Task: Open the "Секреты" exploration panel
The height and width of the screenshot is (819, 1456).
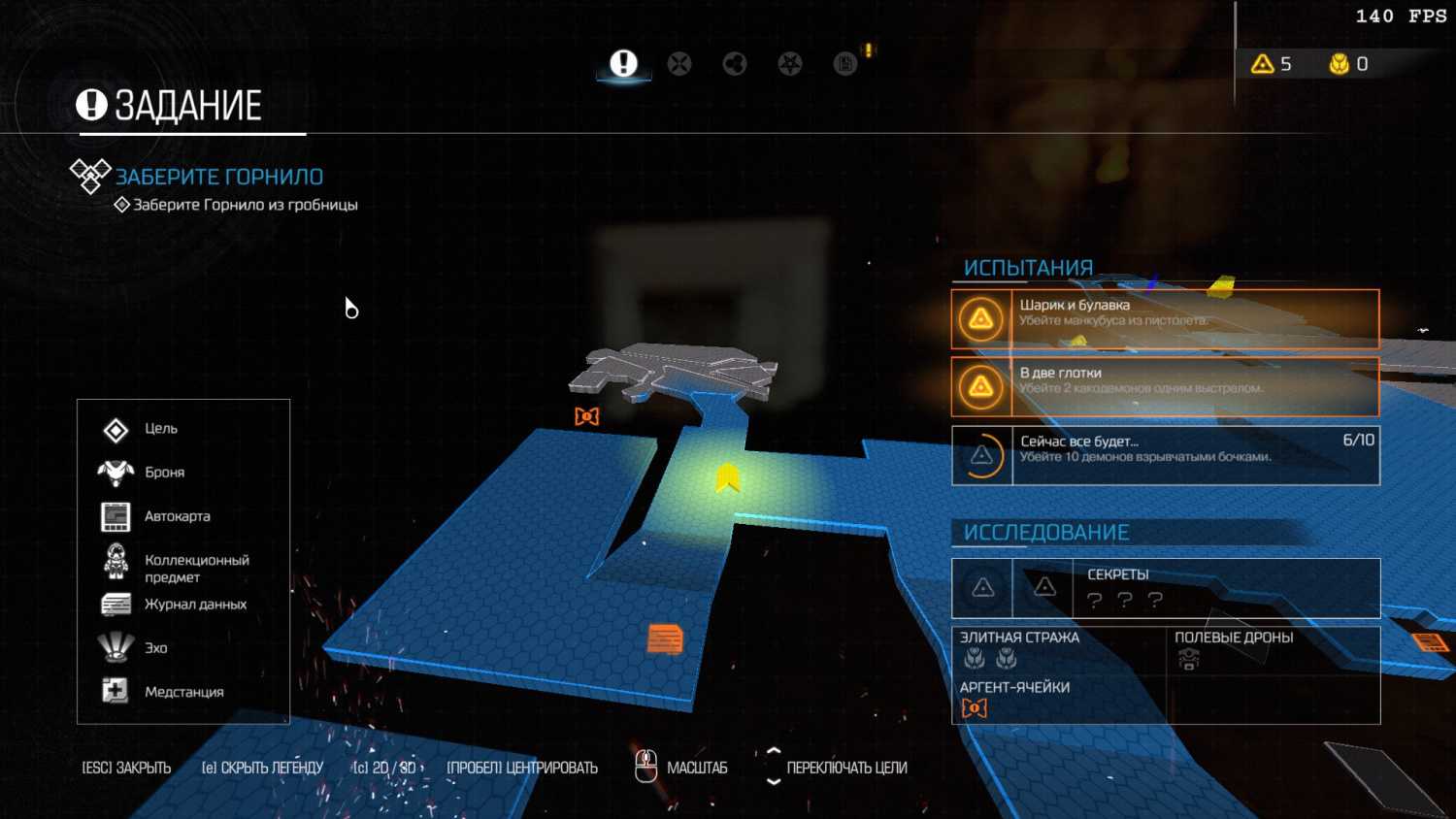Action: 1165,588
